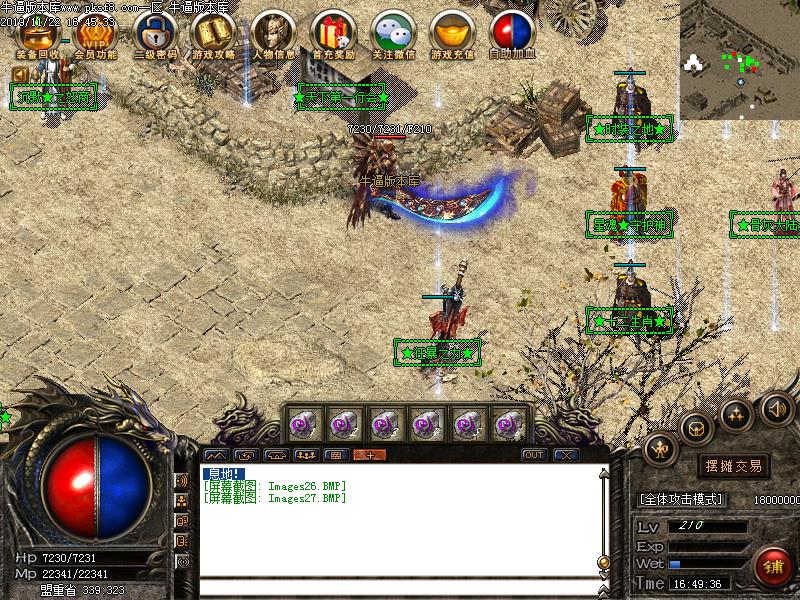Viewport: 800px width, 600px height.
Task: Click the chat input line
Action: point(400,587)
